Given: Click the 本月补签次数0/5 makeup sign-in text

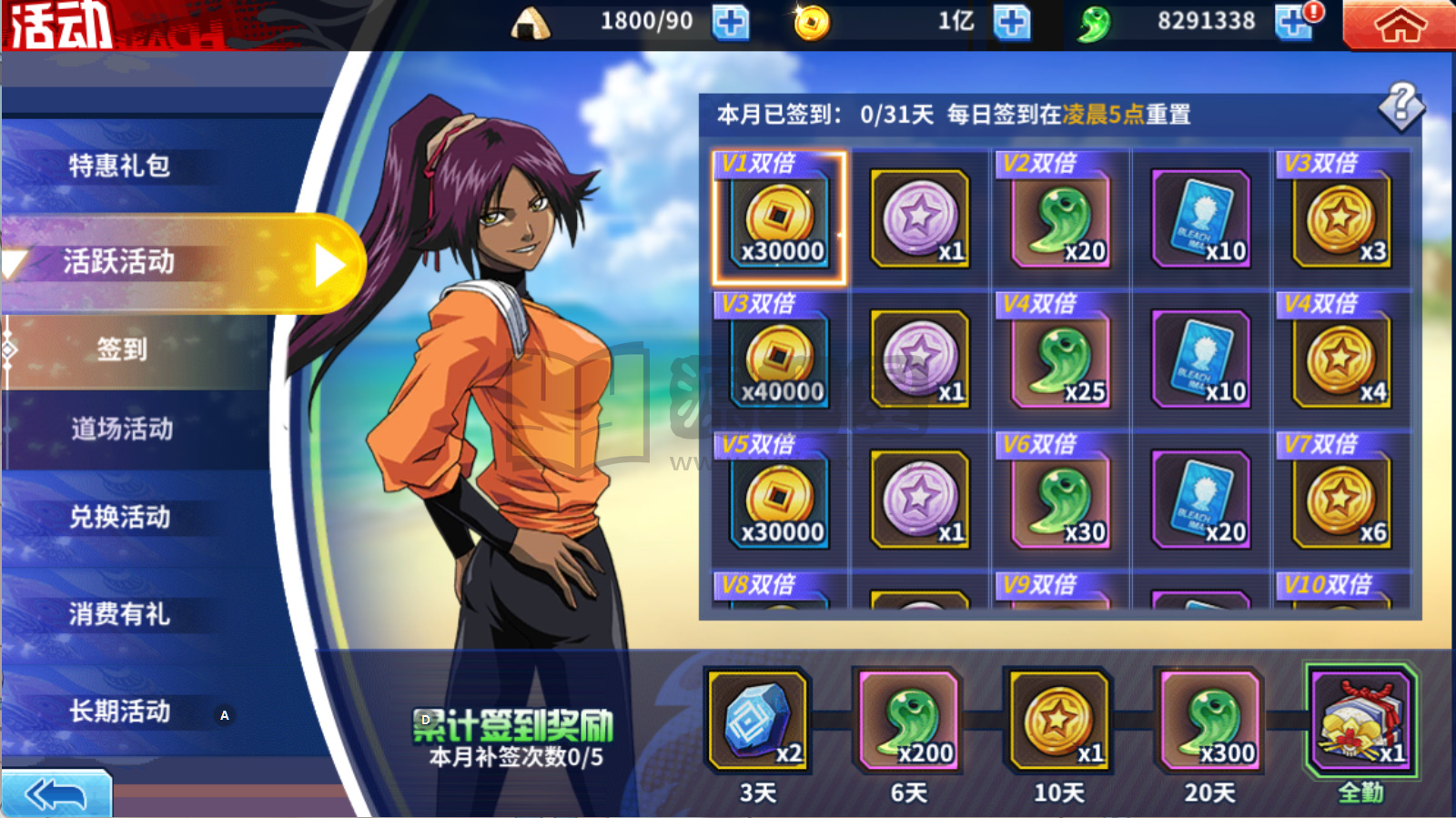Looking at the screenshot, I should pos(514,758).
